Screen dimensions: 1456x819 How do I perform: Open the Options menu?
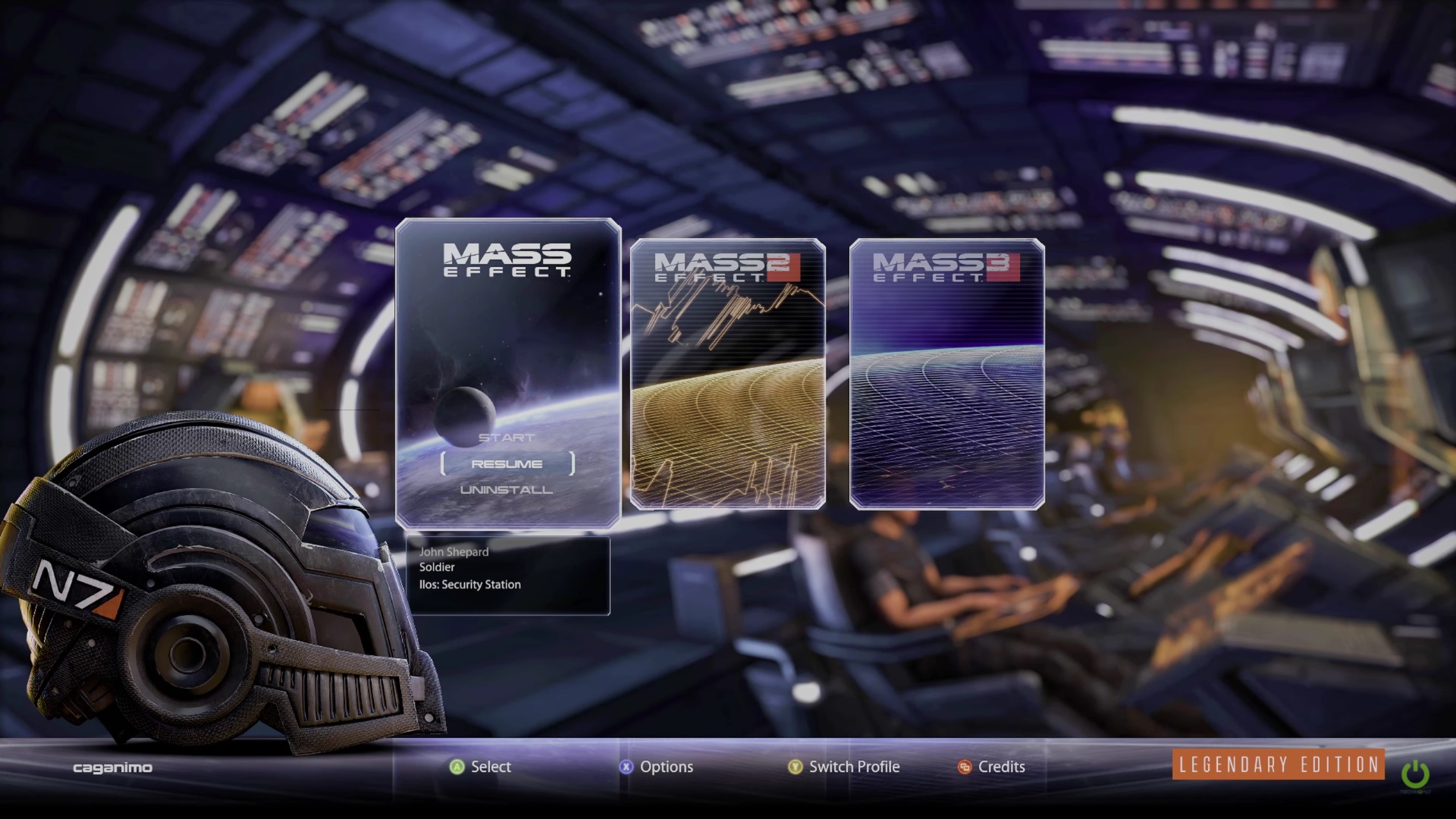point(657,767)
